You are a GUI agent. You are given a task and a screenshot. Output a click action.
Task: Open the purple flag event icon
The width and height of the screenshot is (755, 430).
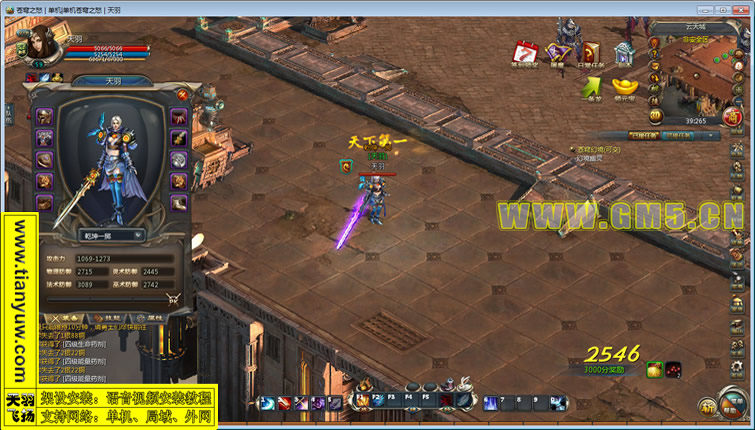coord(558,53)
